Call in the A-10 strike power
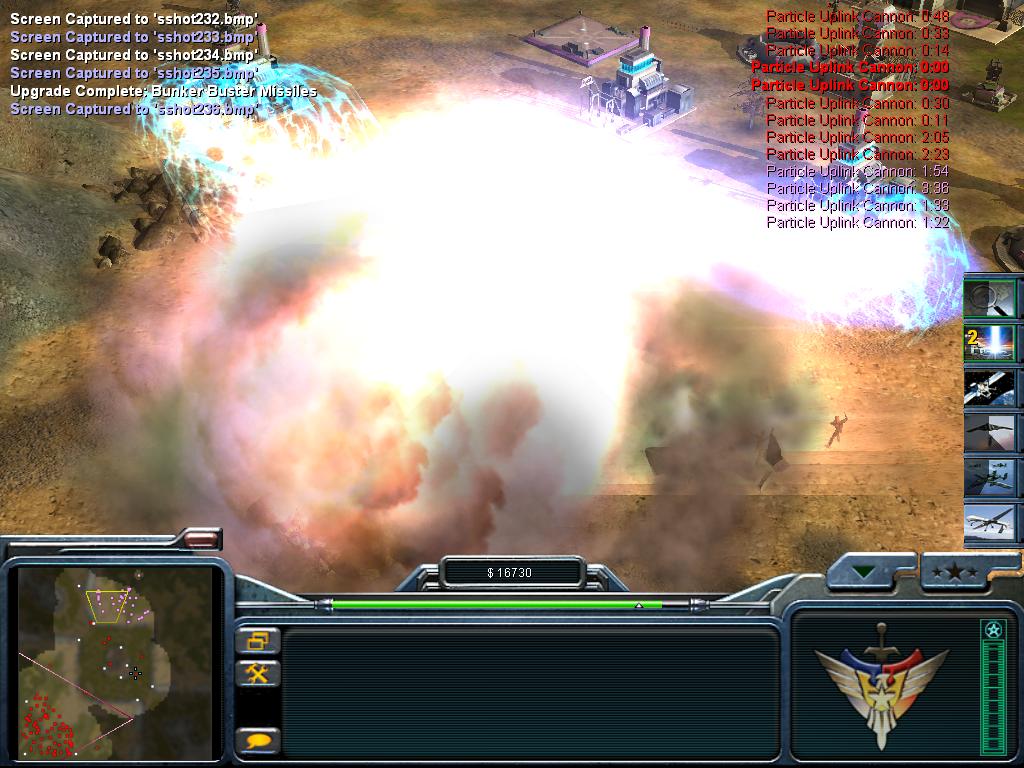1024x768 pixels. tap(989, 476)
